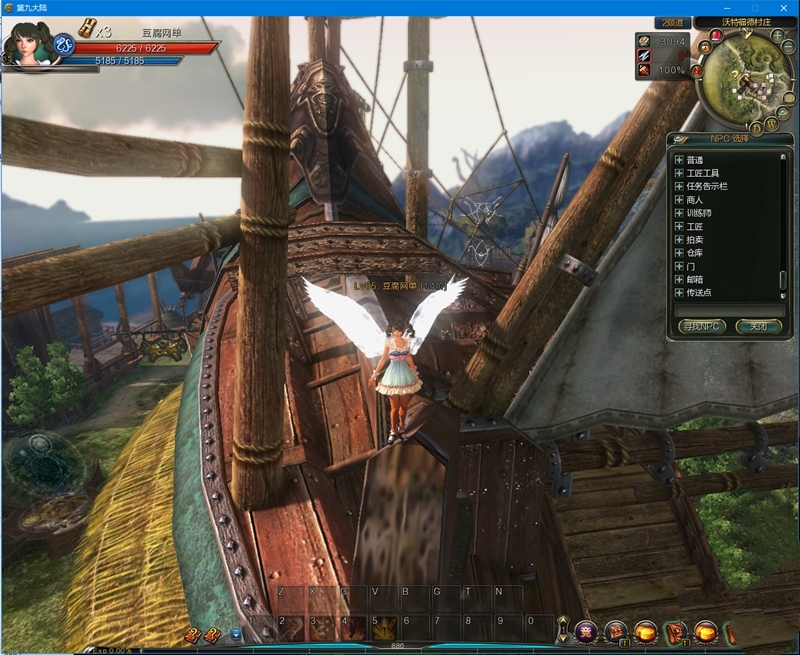800x655 pixels.
Task: Expand the 仓库 warehouse category
Action: [x=679, y=253]
